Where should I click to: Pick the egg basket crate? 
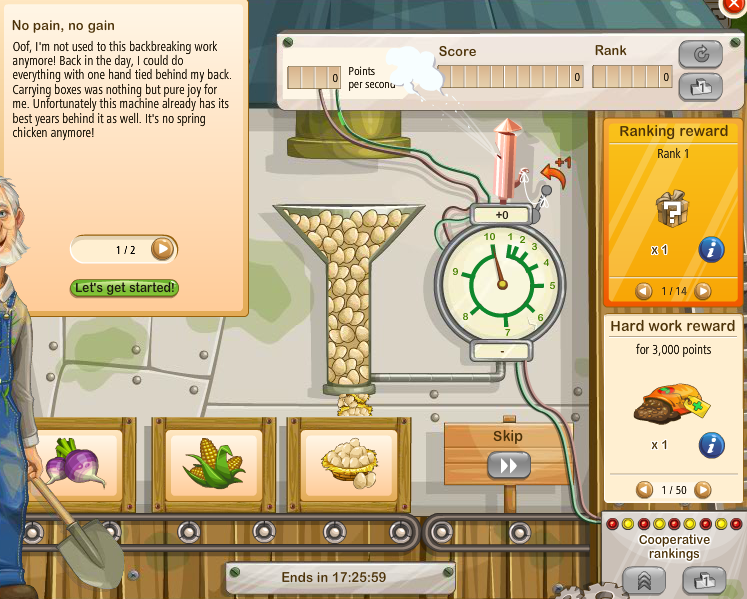pos(349,462)
